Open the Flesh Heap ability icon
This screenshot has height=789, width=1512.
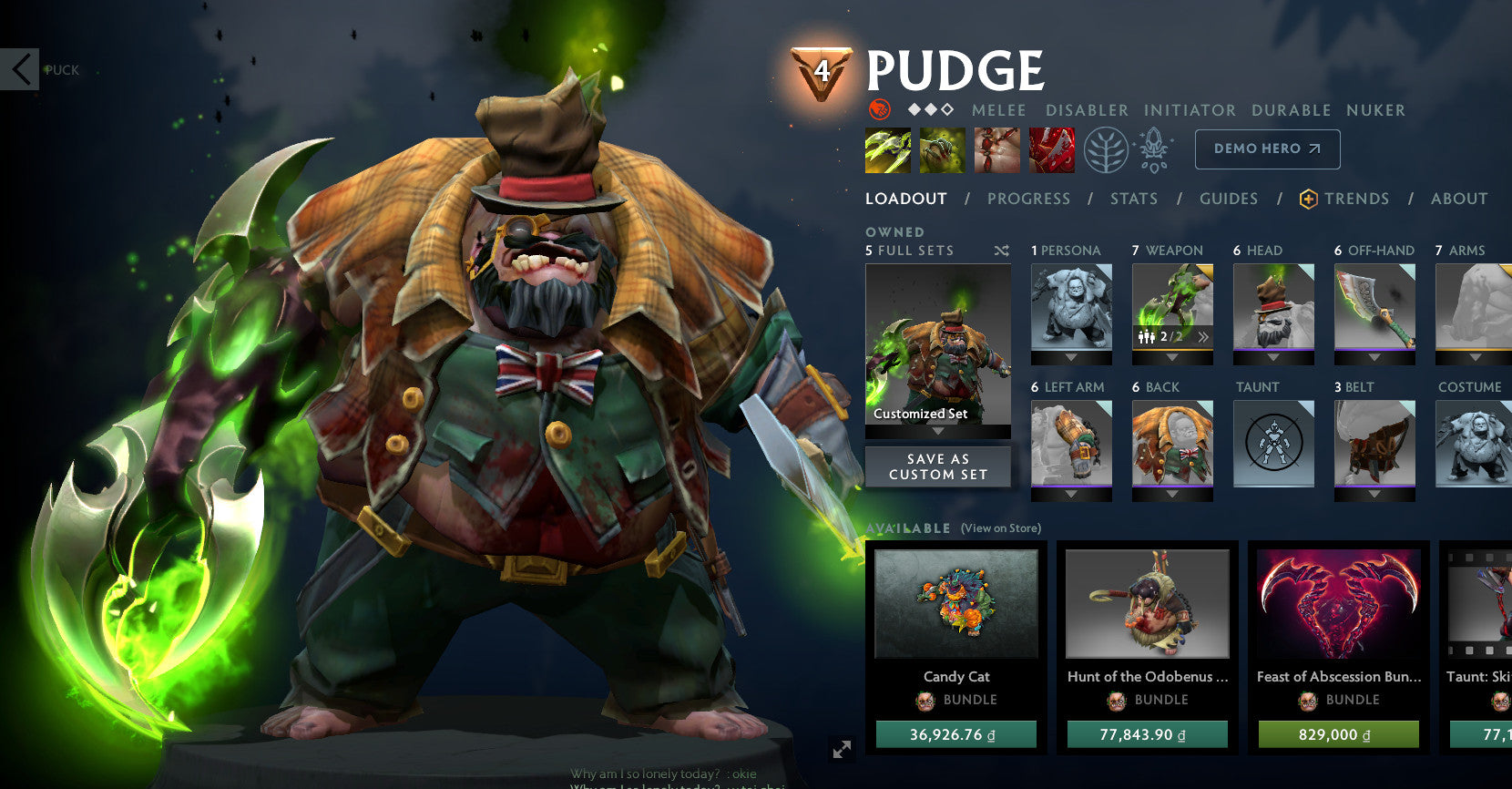tap(996, 150)
